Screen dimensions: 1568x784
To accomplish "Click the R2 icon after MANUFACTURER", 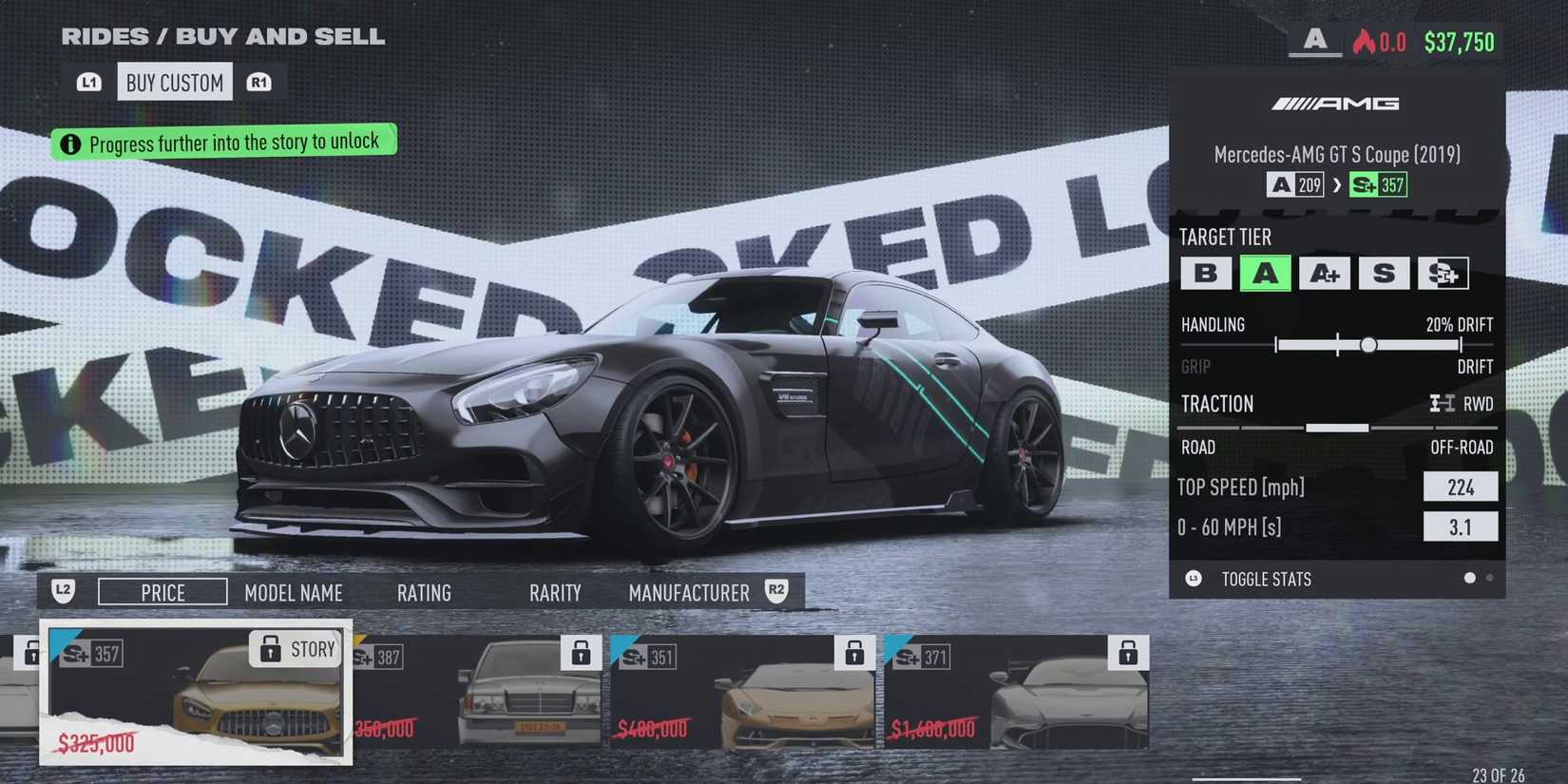I will point(775,591).
